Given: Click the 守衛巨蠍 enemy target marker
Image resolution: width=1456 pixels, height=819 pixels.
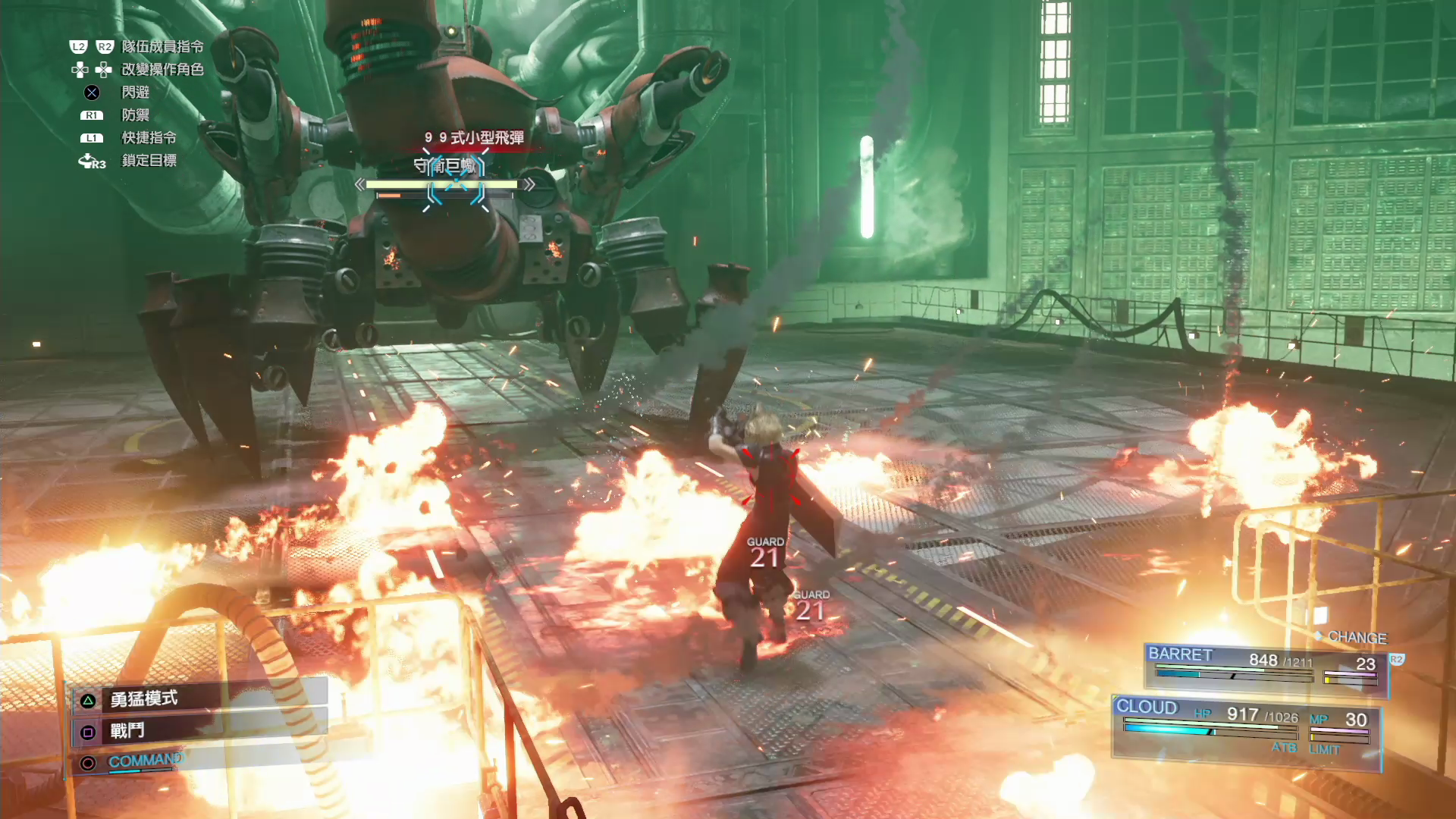Looking at the screenshot, I should point(455,184).
